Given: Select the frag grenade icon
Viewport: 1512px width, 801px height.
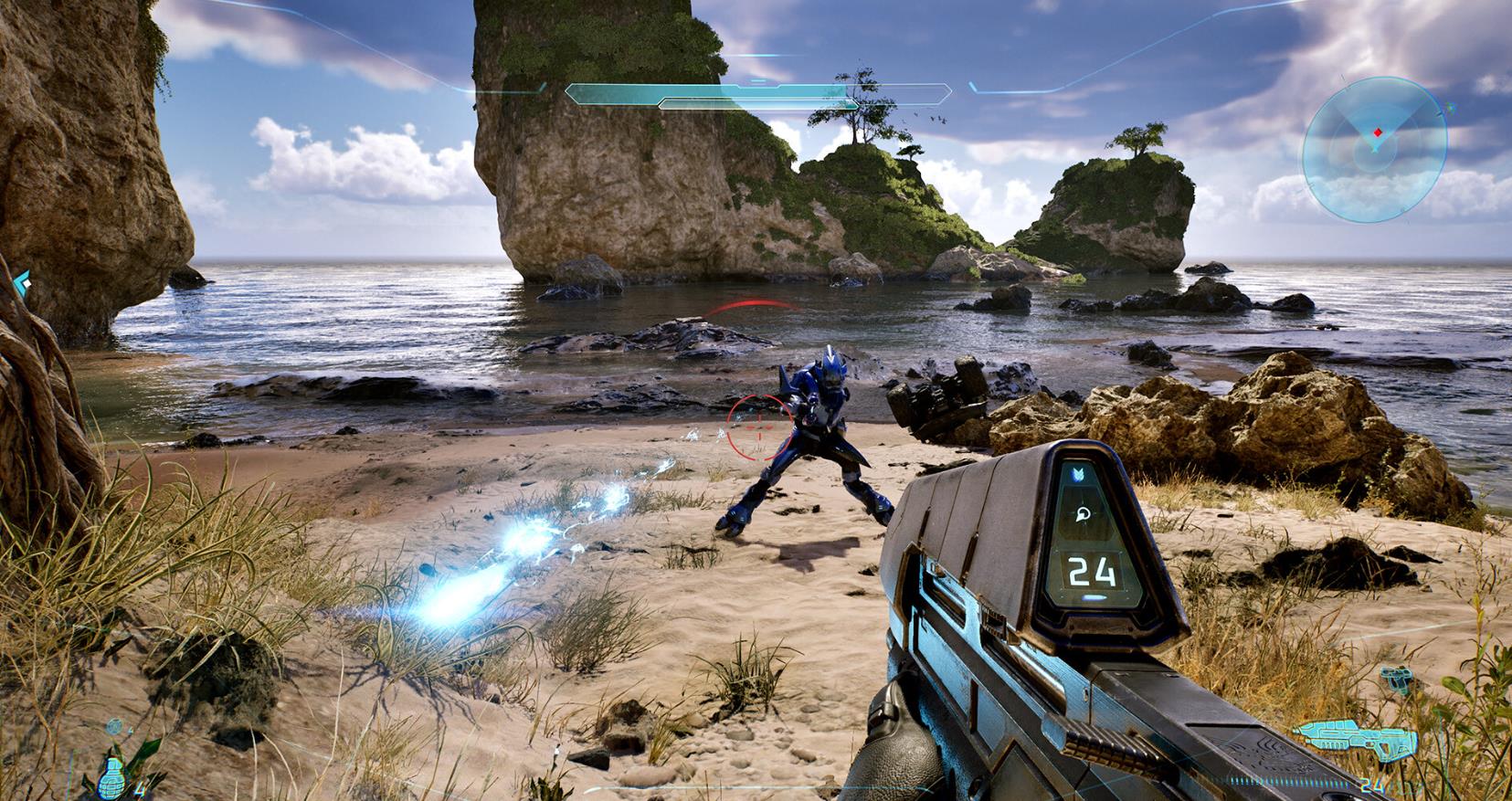Looking at the screenshot, I should click(x=111, y=776).
